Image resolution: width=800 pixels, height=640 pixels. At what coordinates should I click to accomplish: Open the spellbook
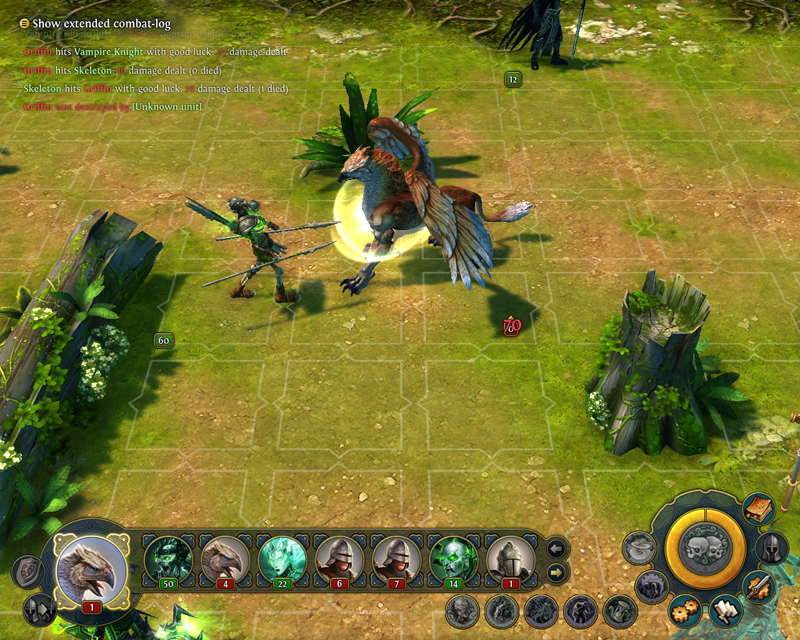[x=758, y=509]
